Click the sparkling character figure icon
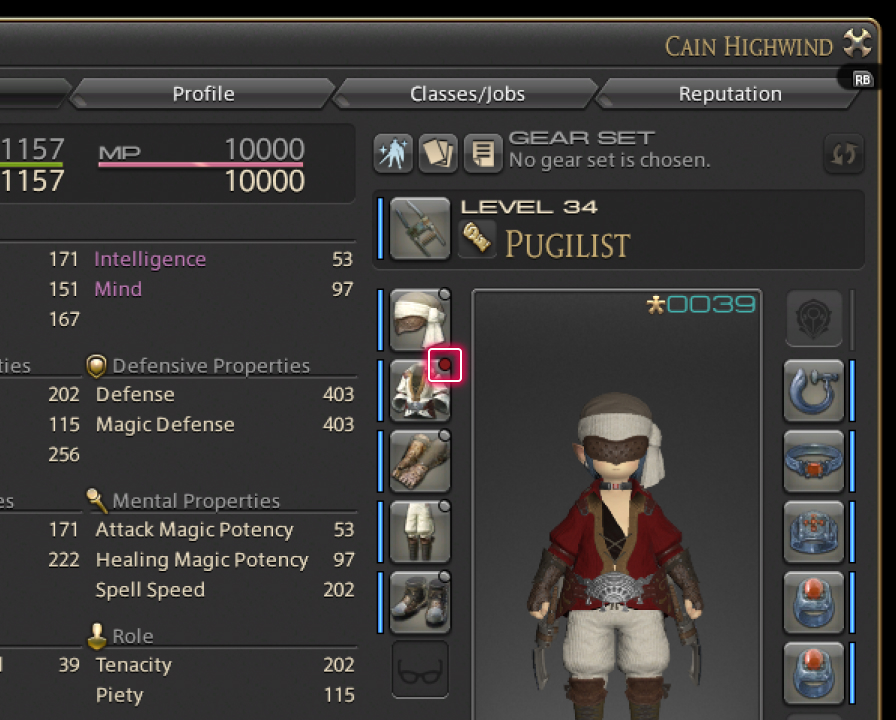Screen dimensions: 896x720 coord(393,154)
